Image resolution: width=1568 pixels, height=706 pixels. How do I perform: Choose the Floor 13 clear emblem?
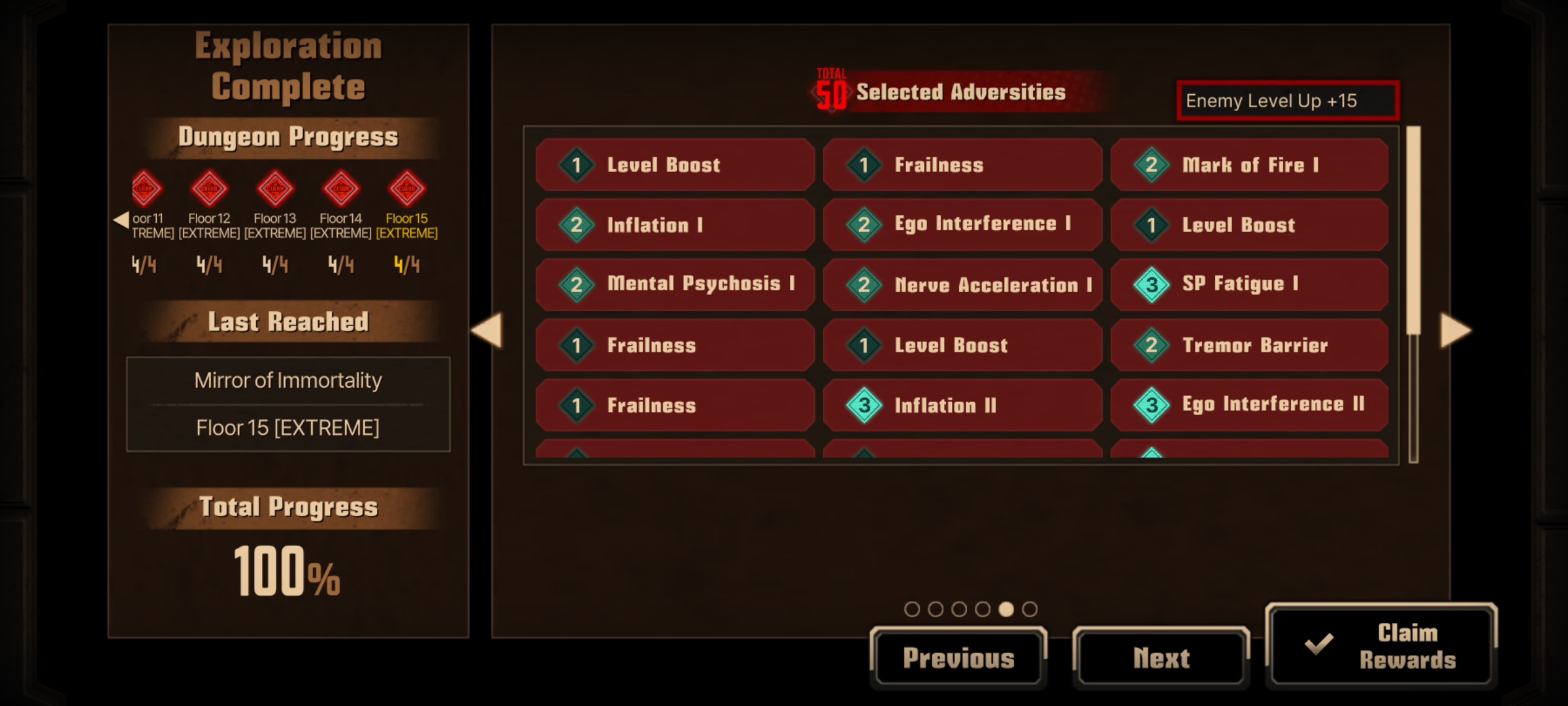pos(275,189)
